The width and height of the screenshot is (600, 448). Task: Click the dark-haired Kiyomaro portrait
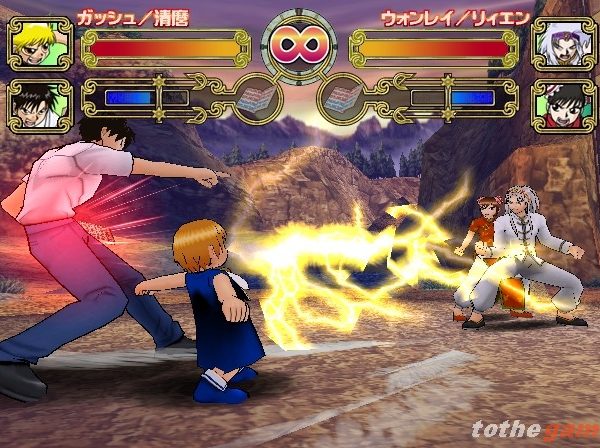(40, 104)
